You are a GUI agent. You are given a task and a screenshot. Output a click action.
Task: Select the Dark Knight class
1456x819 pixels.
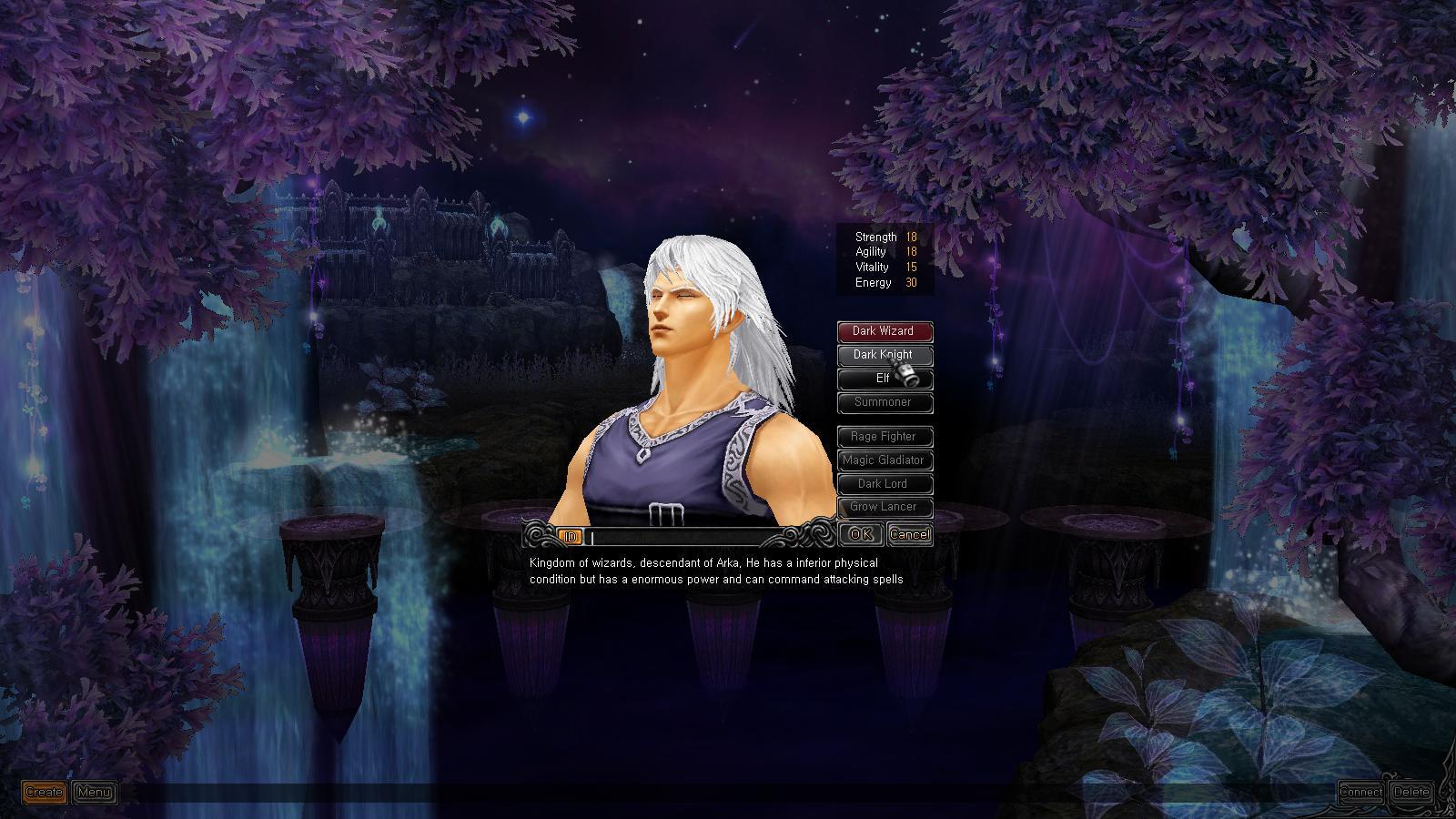pyautogui.click(x=884, y=355)
